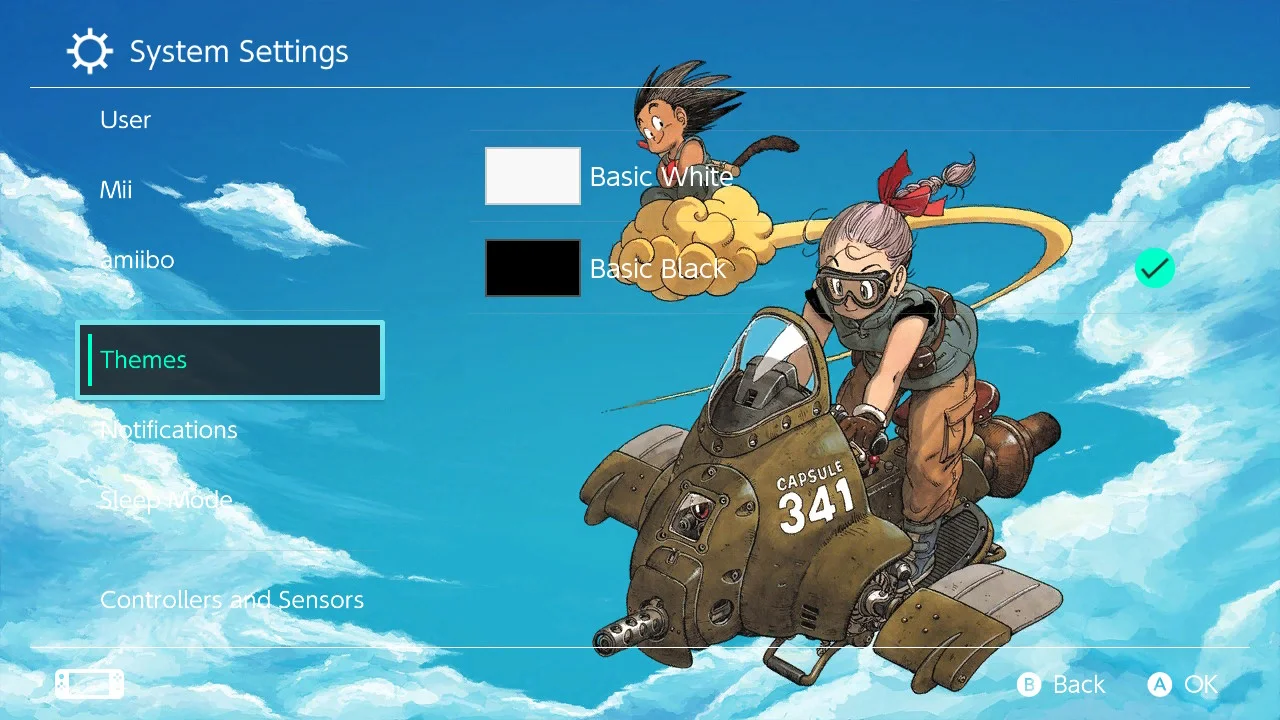Select the Basic Black theme option
The height and width of the screenshot is (720, 1280).
657,268
